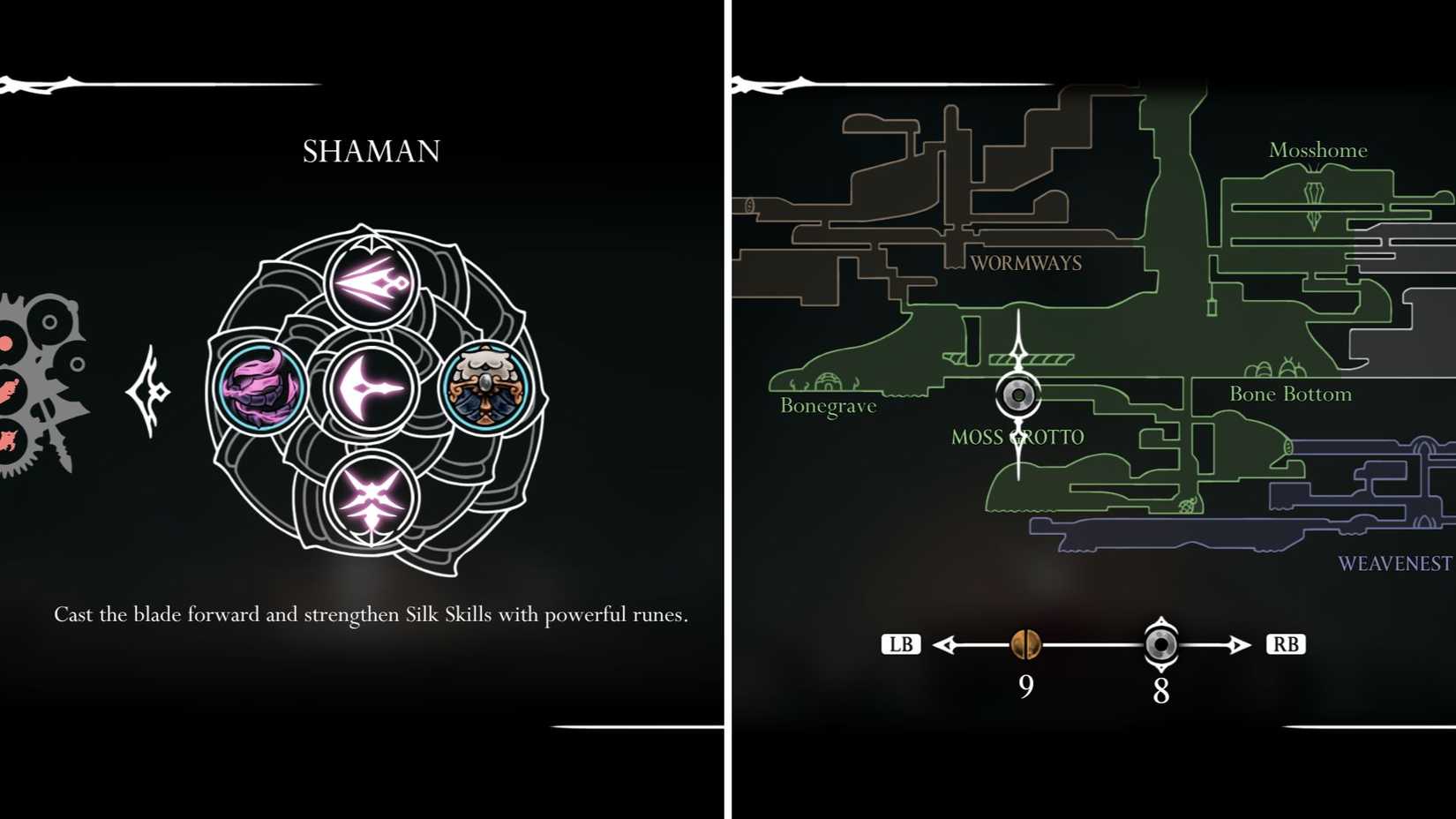1456x819 pixels.
Task: Click the right arrow to cycle markers forward
Action: tap(1238, 644)
